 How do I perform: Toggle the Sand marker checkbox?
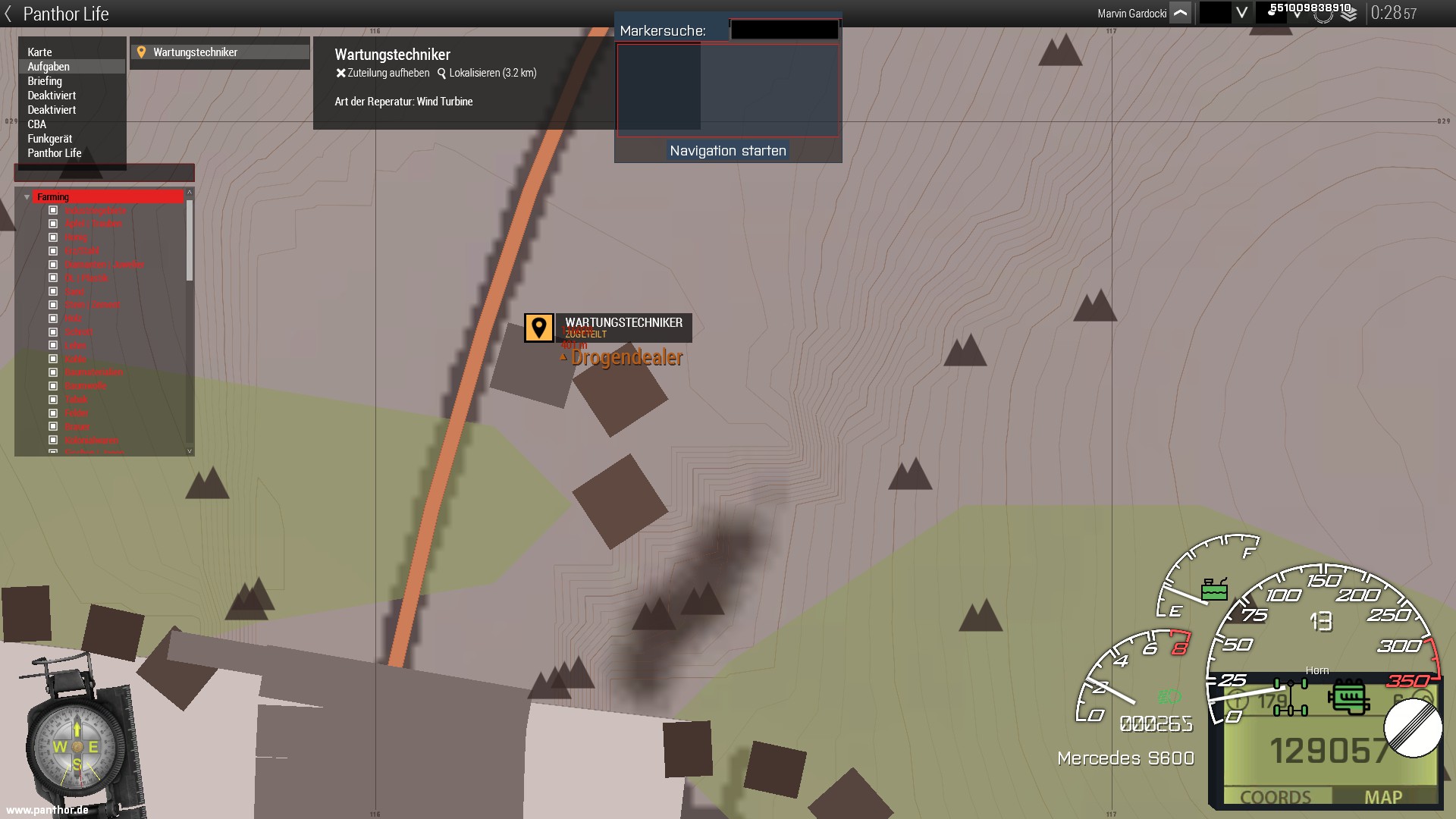(53, 291)
